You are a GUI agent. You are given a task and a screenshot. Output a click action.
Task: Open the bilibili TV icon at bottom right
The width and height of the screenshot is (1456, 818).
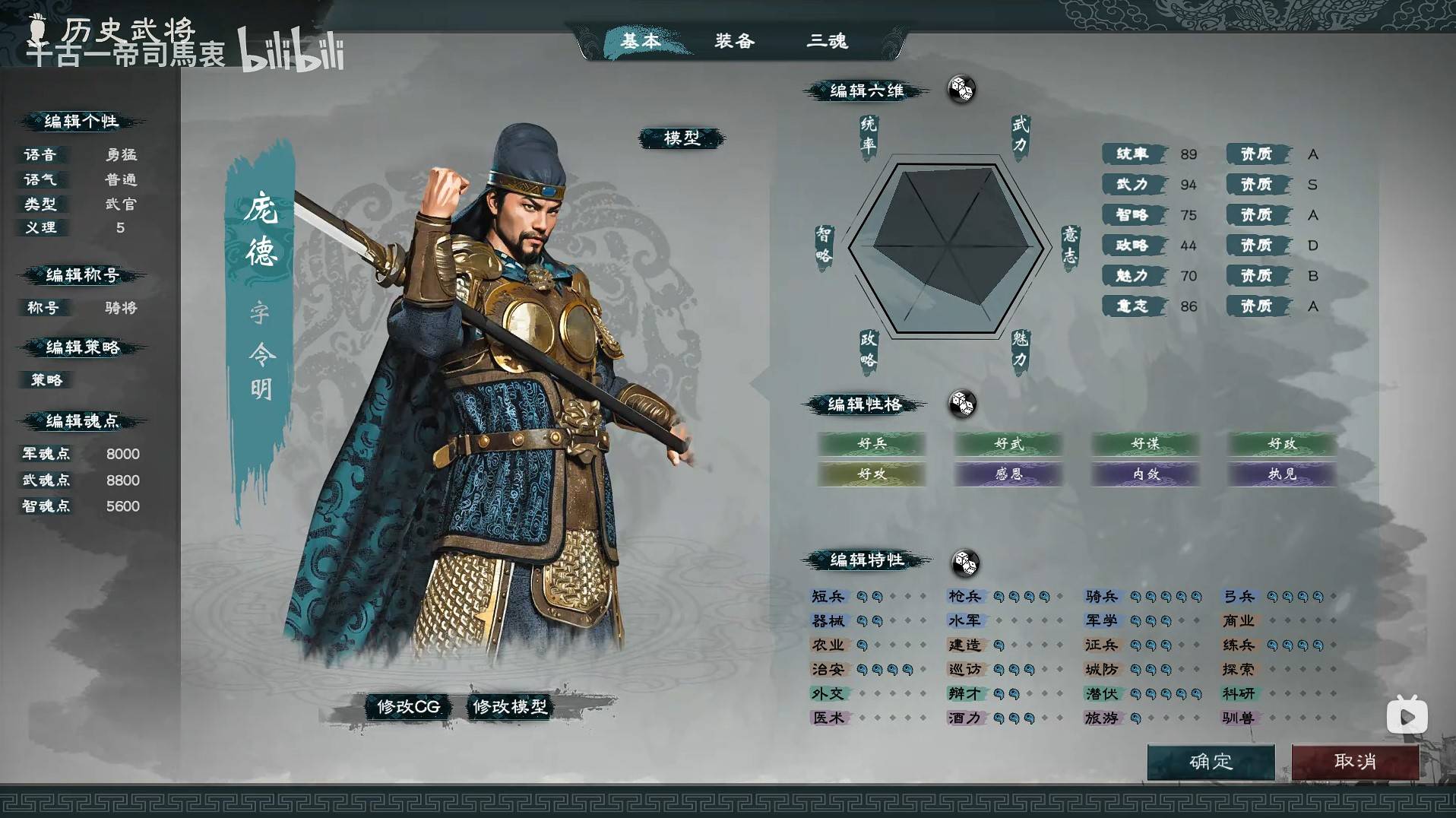click(1407, 714)
